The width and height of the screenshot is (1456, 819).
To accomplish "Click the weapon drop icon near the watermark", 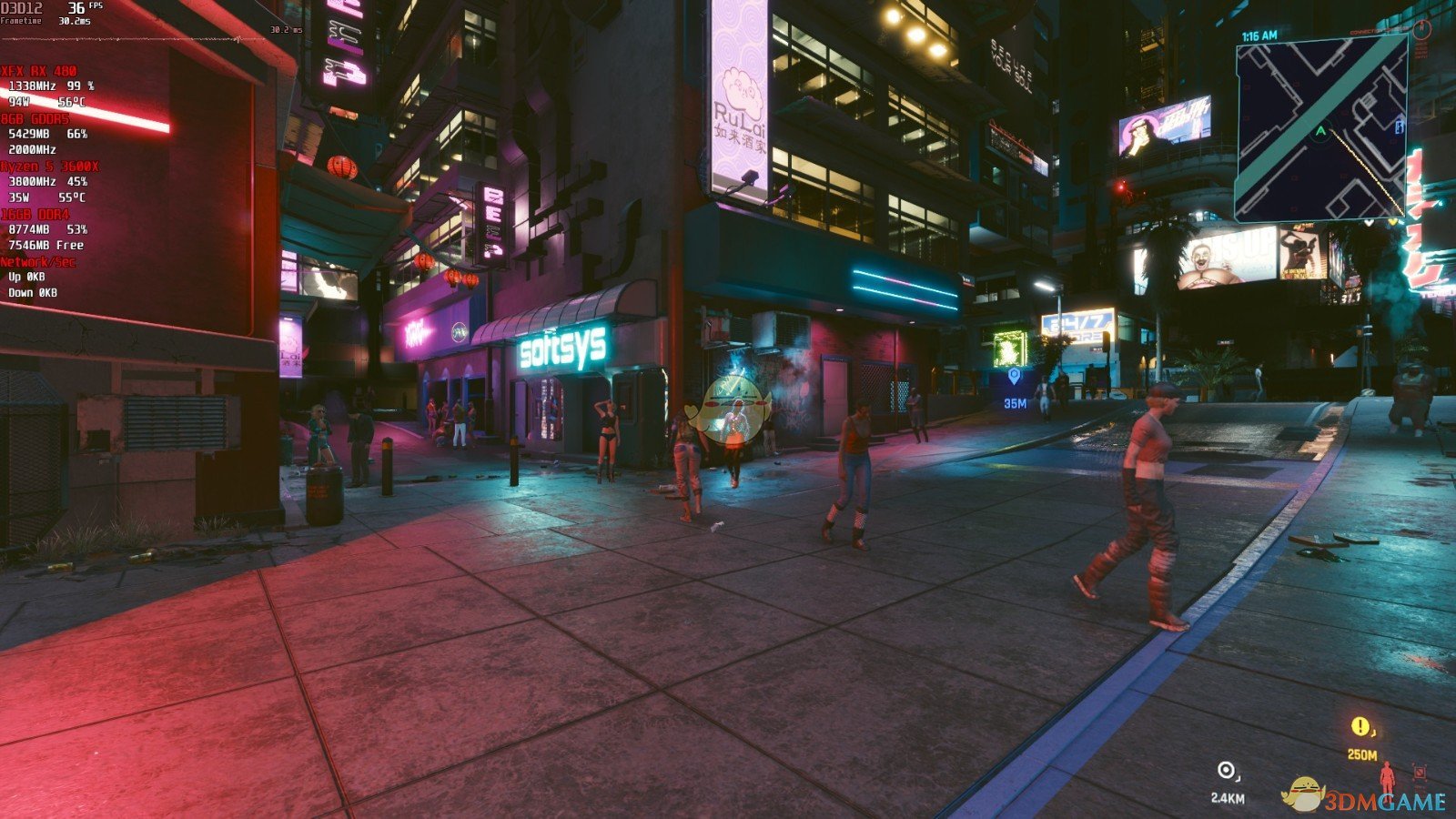I will click(1420, 773).
